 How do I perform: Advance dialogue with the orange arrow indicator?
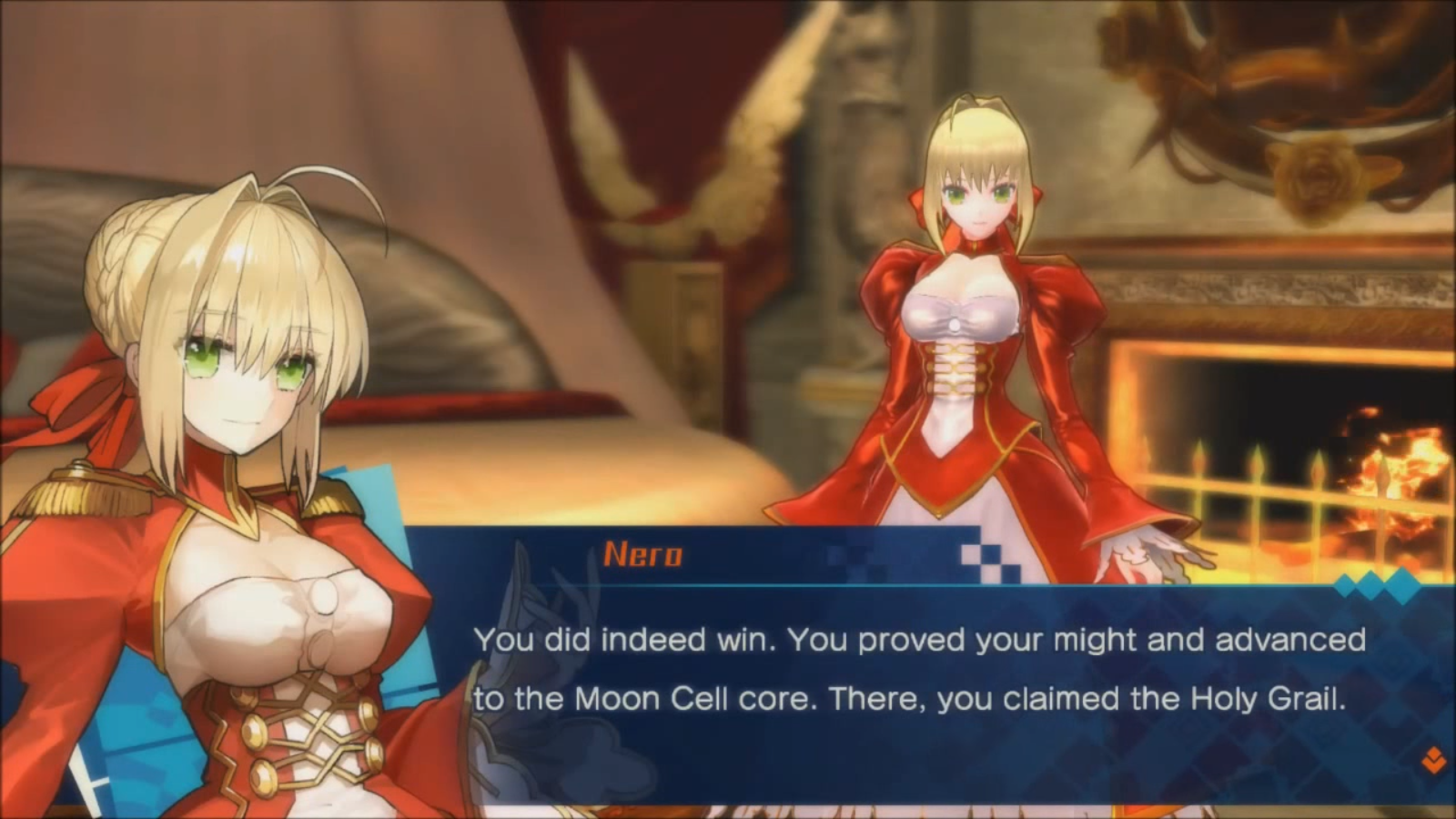[x=1433, y=760]
